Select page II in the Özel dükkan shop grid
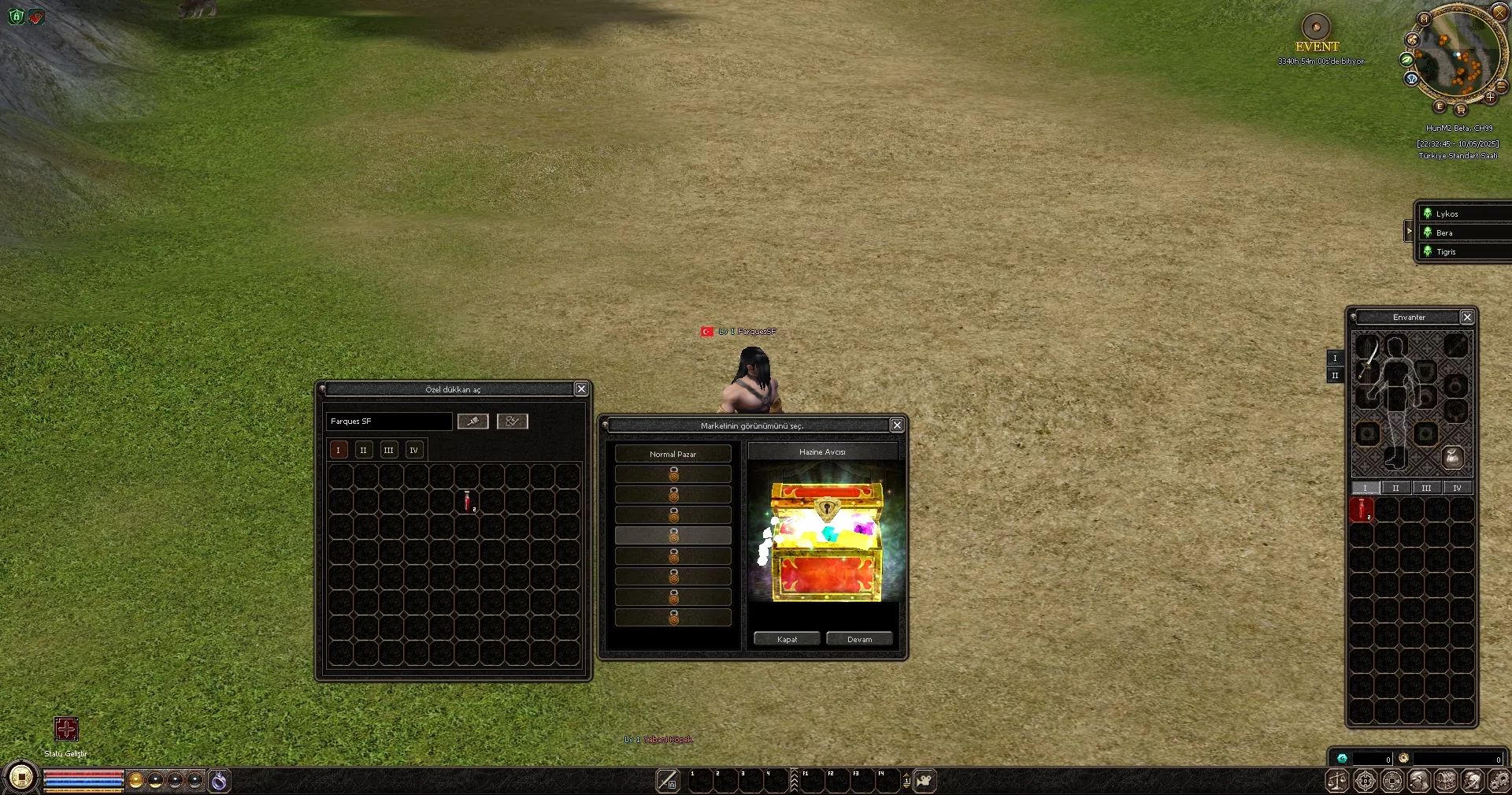The image size is (1512, 795). 364,450
